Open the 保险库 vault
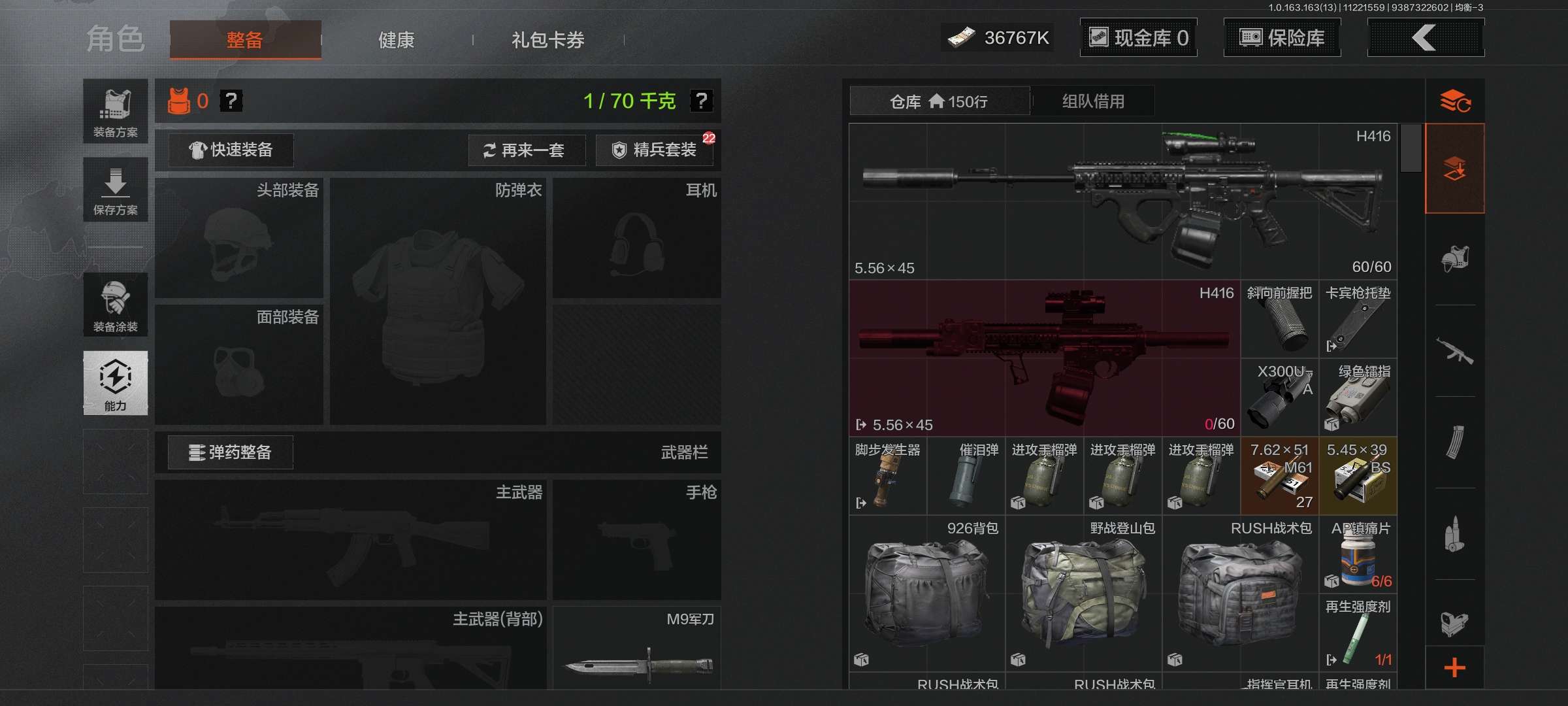The height and width of the screenshot is (706, 1568). pyautogui.click(x=1282, y=38)
